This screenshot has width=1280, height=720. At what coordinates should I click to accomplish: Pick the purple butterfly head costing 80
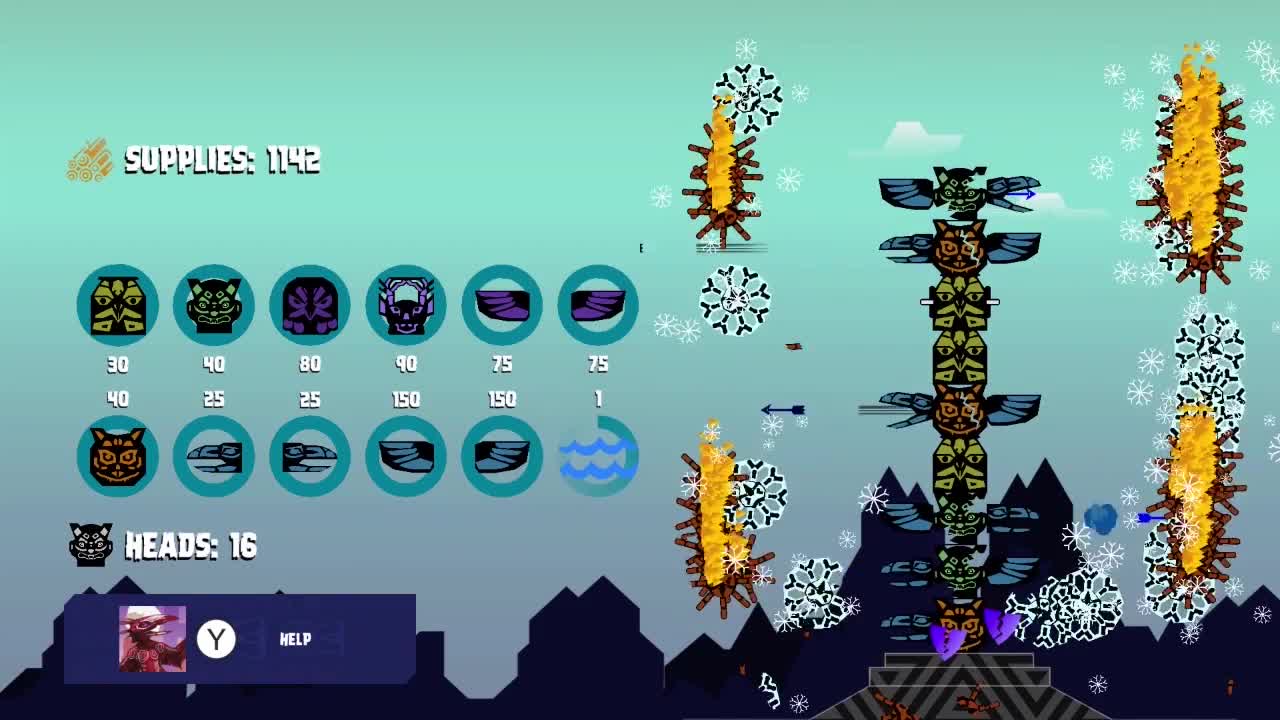point(310,305)
